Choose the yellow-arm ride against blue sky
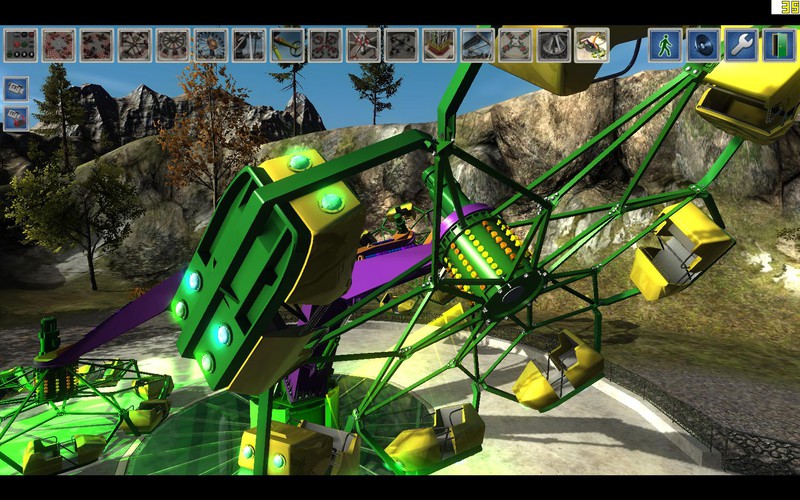The height and width of the screenshot is (500, 800). point(287,45)
